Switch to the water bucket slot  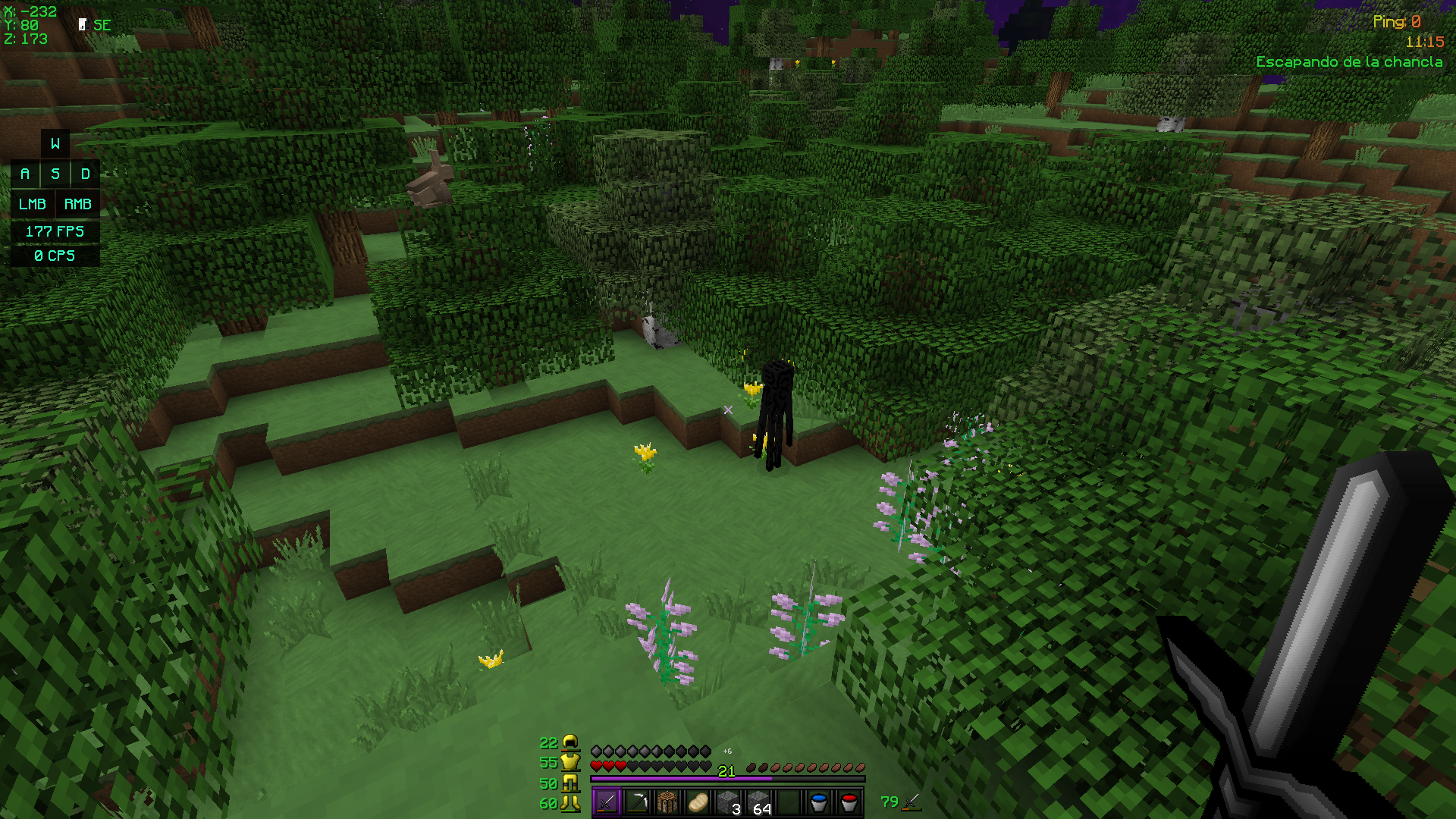point(819,802)
